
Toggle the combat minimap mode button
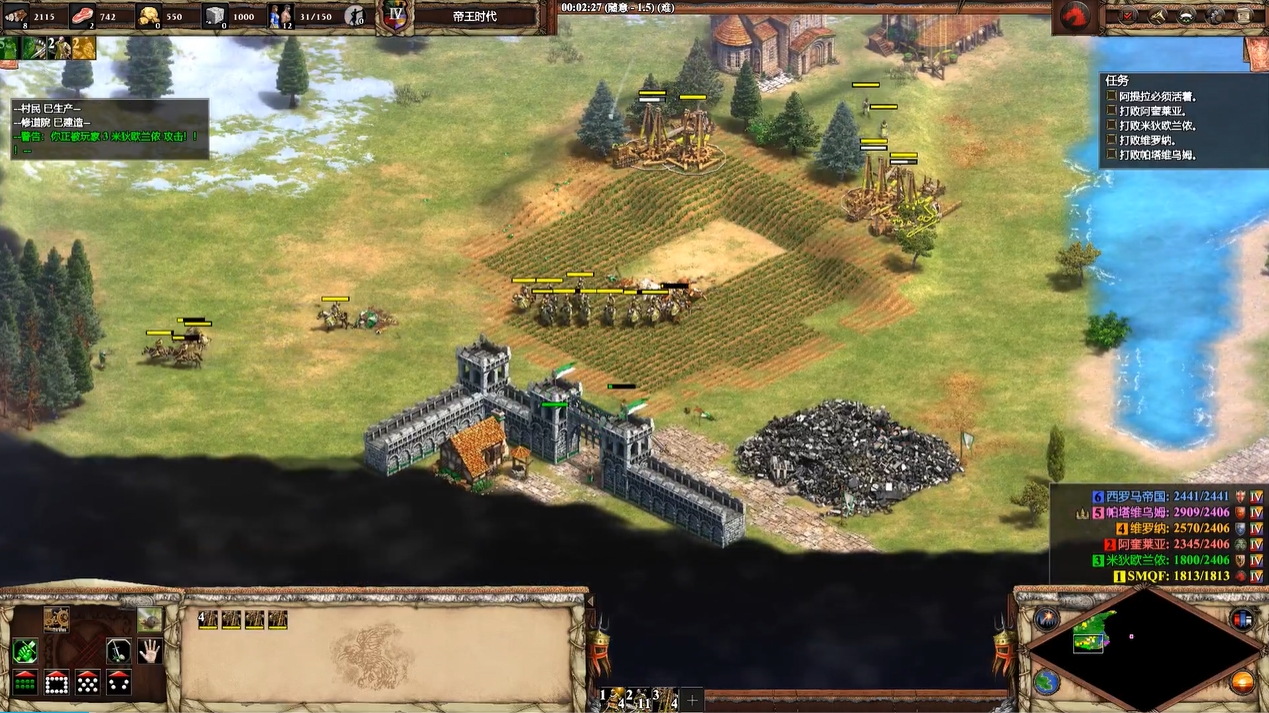click(1046, 619)
